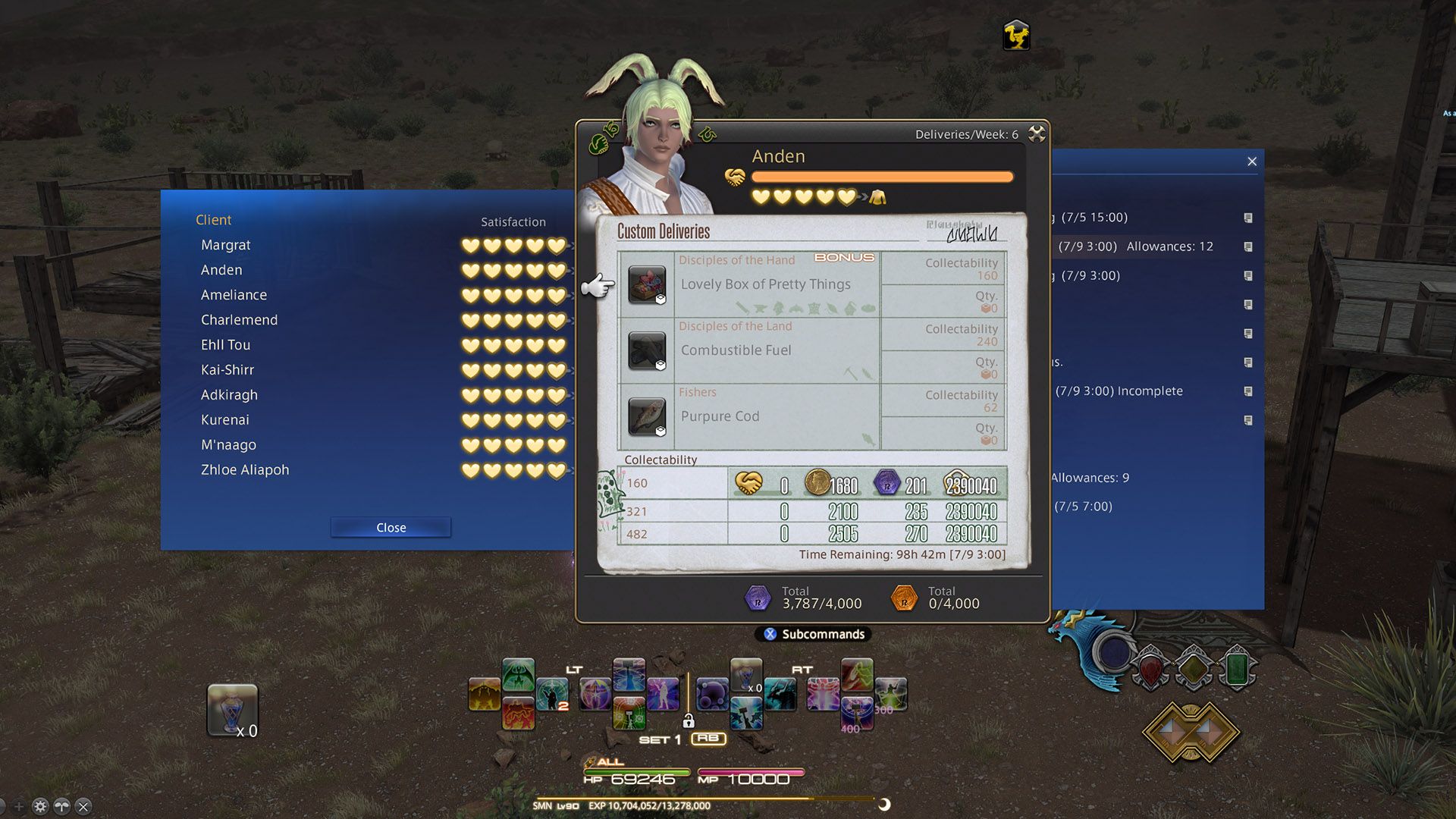Click the Close button on the client list

pyautogui.click(x=390, y=527)
